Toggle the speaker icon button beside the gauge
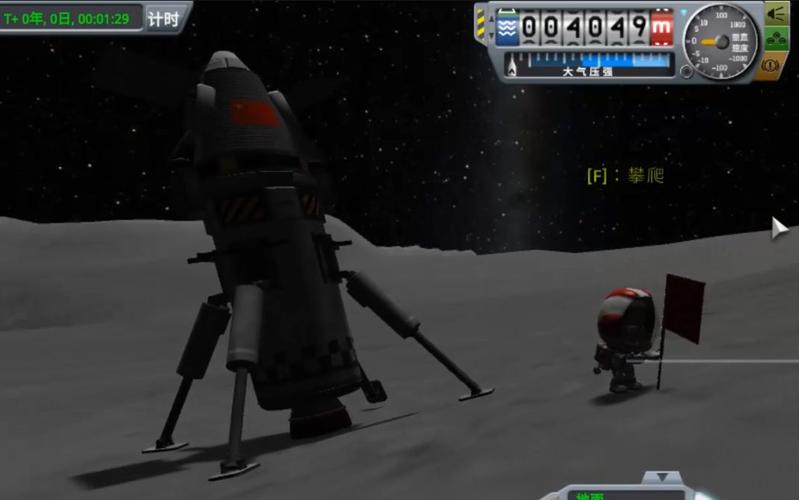The width and height of the screenshot is (799, 500). click(776, 14)
